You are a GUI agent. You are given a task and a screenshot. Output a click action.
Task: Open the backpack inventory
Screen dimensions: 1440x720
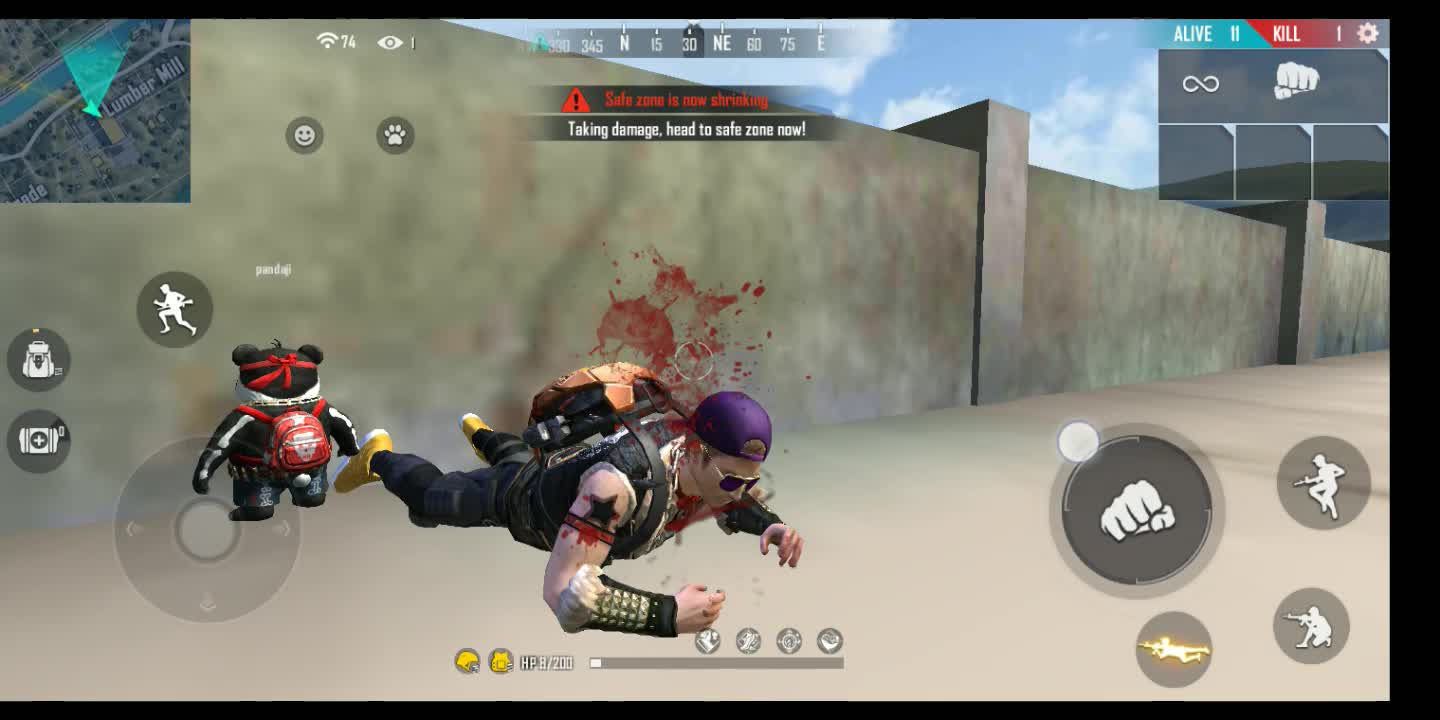click(x=38, y=359)
